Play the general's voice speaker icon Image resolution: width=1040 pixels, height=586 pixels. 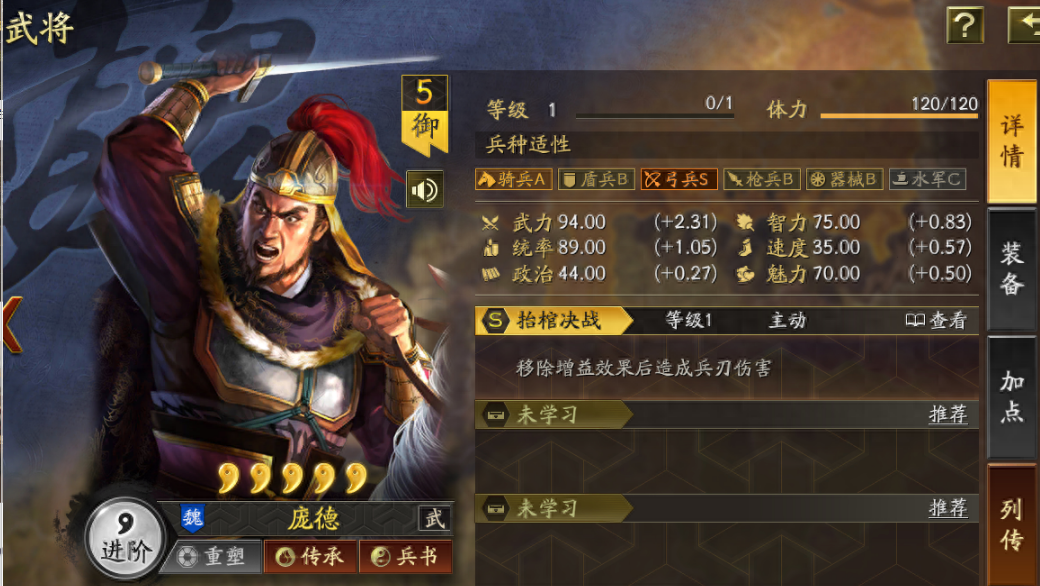click(424, 189)
